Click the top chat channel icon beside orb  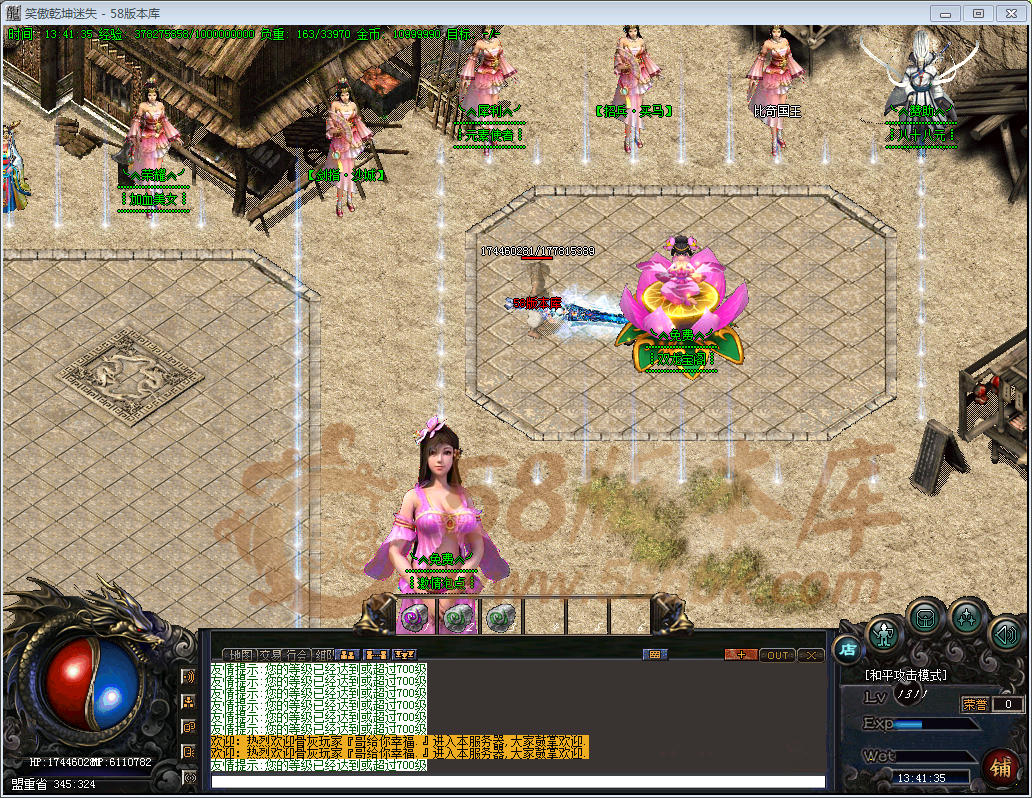pos(188,676)
